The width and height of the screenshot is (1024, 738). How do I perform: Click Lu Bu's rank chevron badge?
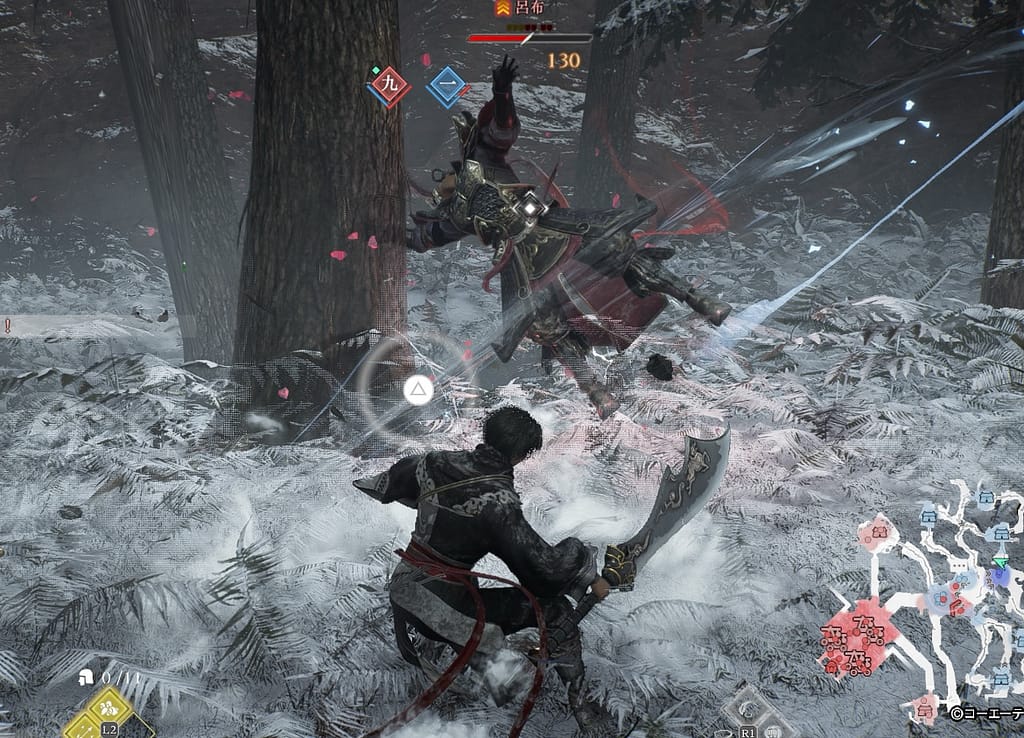click(501, 7)
